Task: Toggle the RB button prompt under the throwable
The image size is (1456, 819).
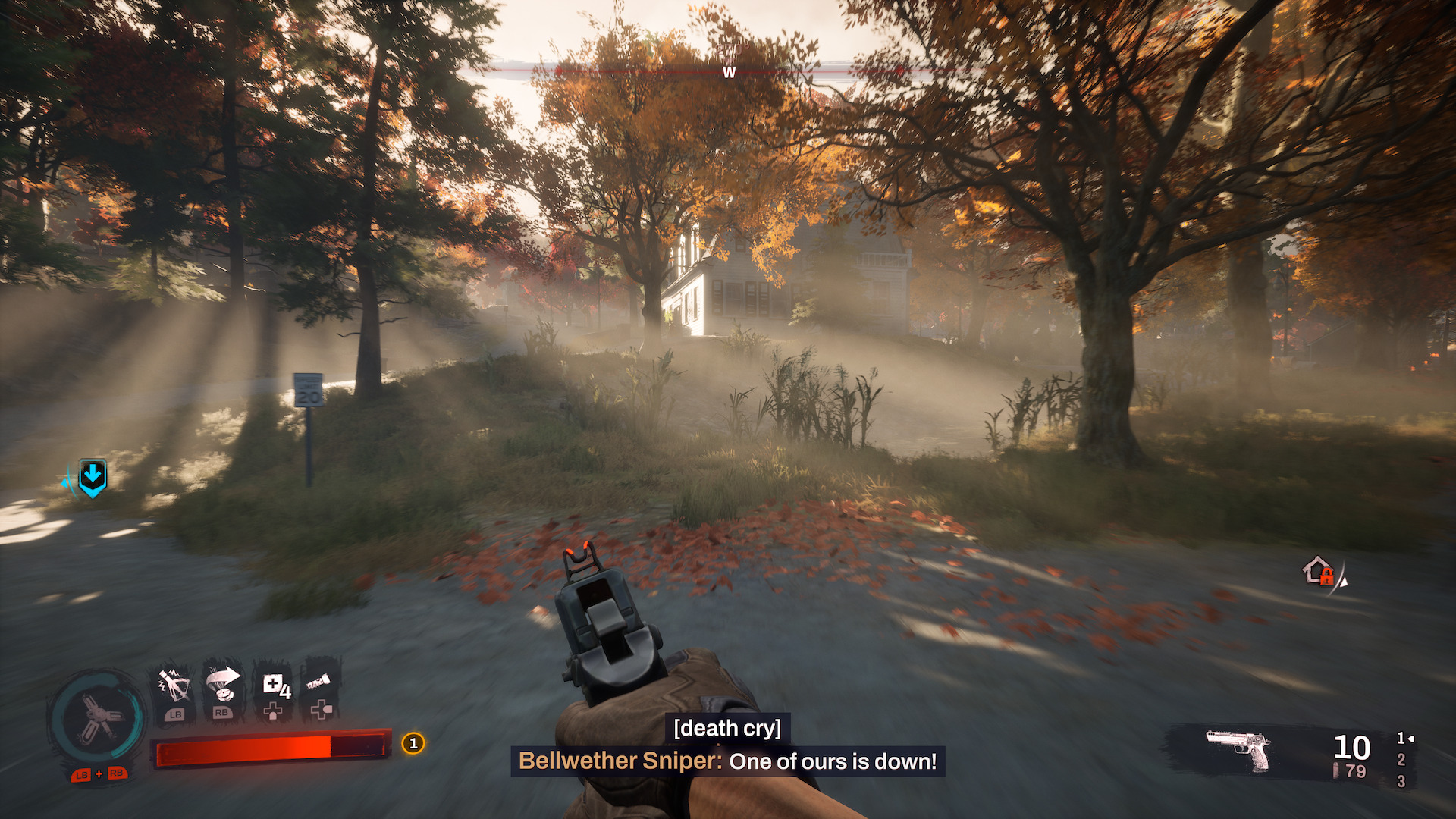Action: (x=223, y=714)
